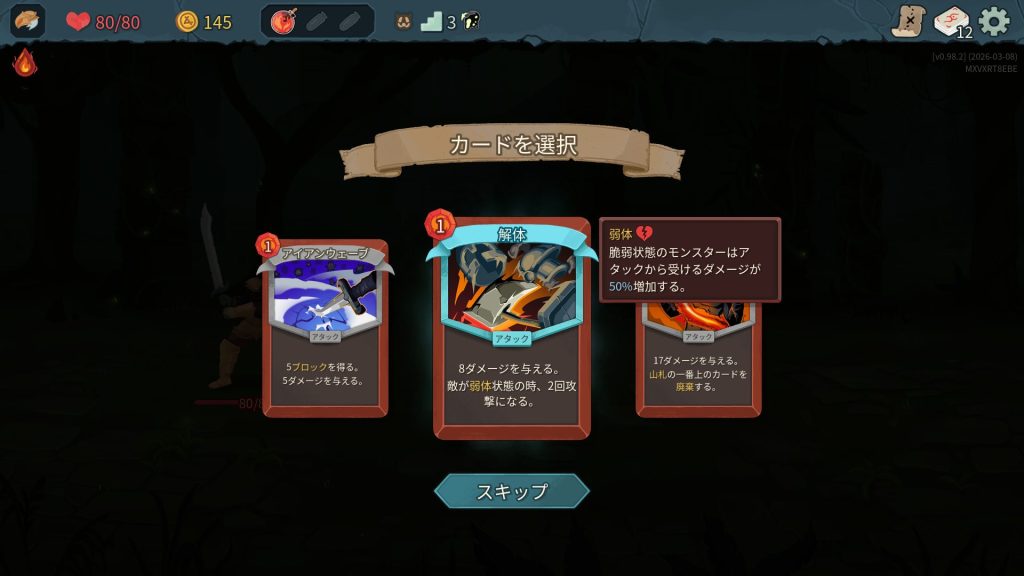
Task: Click the character portrait icon
Action: pos(28,21)
